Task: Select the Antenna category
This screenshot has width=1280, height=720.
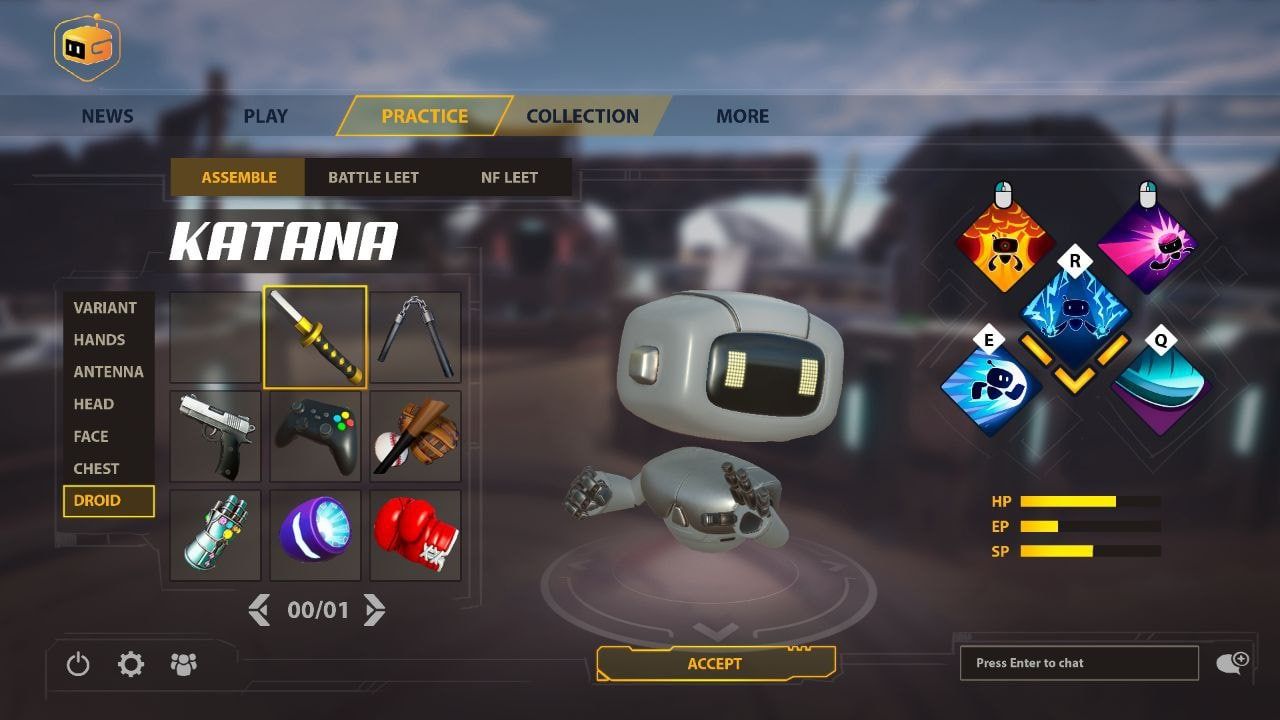Action: pos(108,372)
